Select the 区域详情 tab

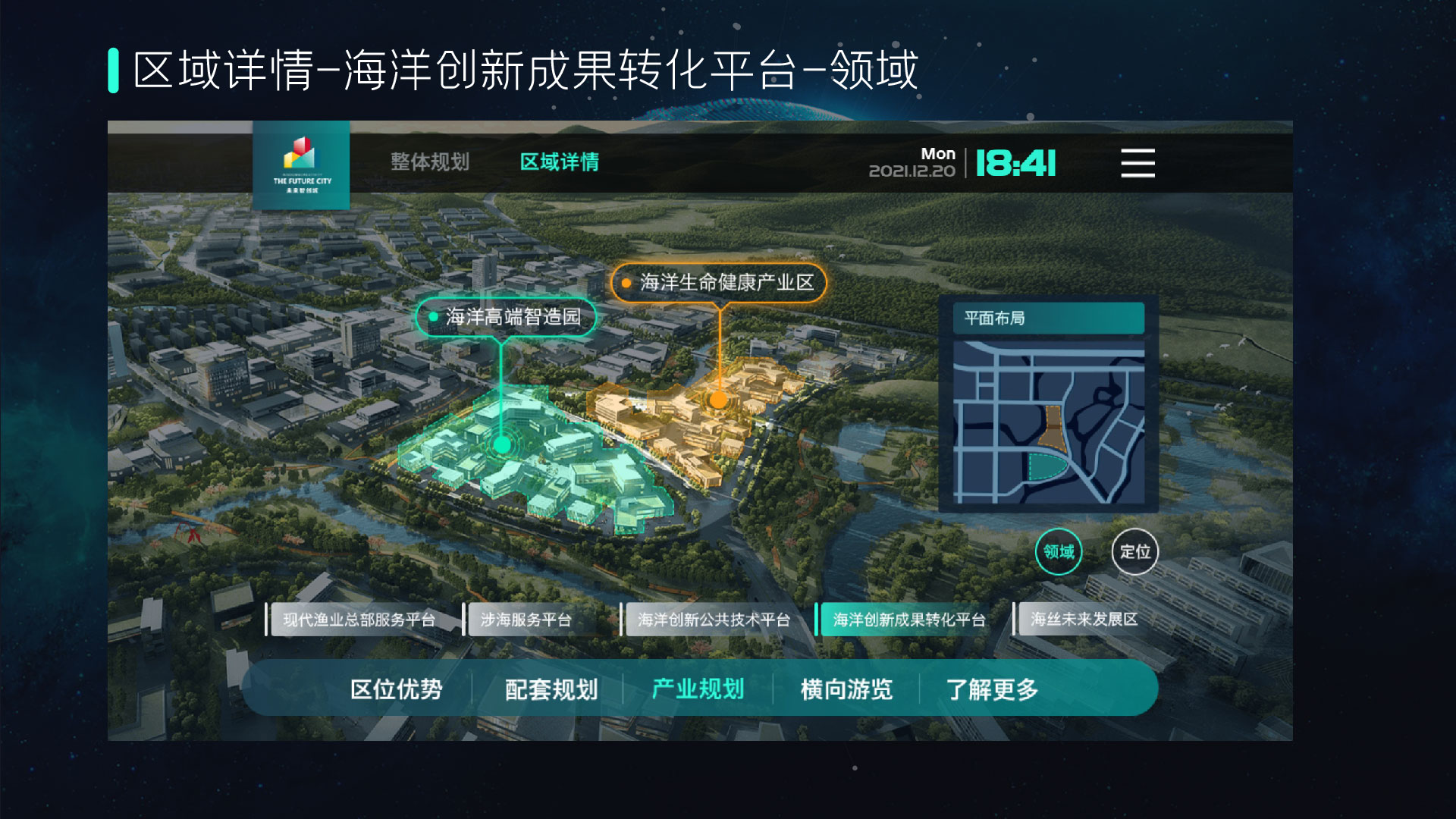point(559,162)
